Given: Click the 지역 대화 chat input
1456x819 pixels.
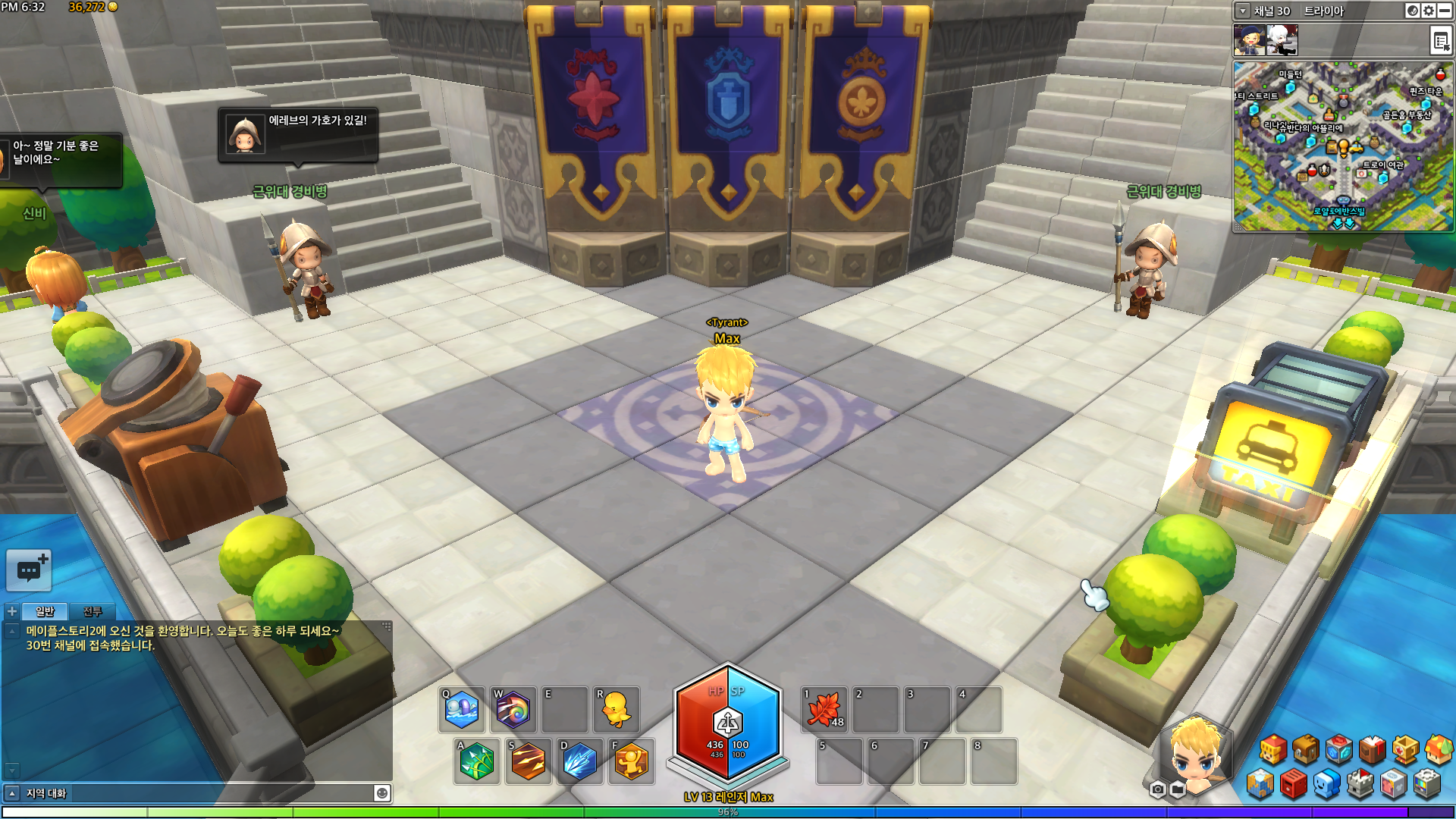Looking at the screenshot, I should pyautogui.click(x=197, y=793).
